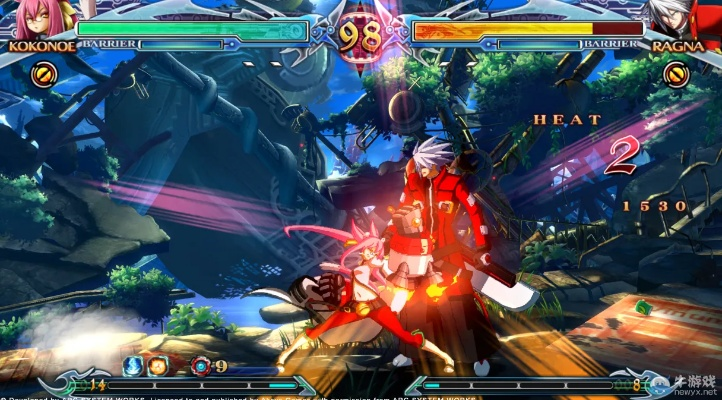This screenshot has width=722, height=400.
Task: Activate the orange fire skill icon
Action: coord(157,365)
